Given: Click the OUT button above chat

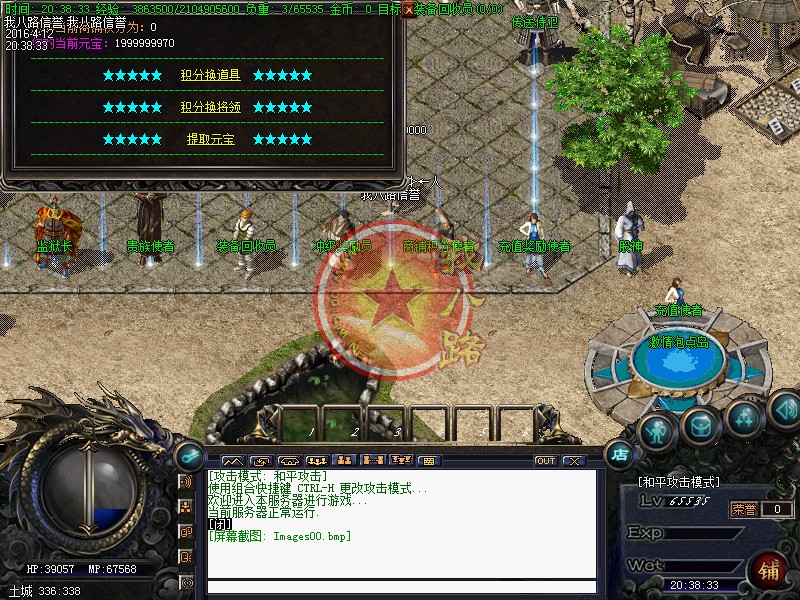Looking at the screenshot, I should click(545, 461).
